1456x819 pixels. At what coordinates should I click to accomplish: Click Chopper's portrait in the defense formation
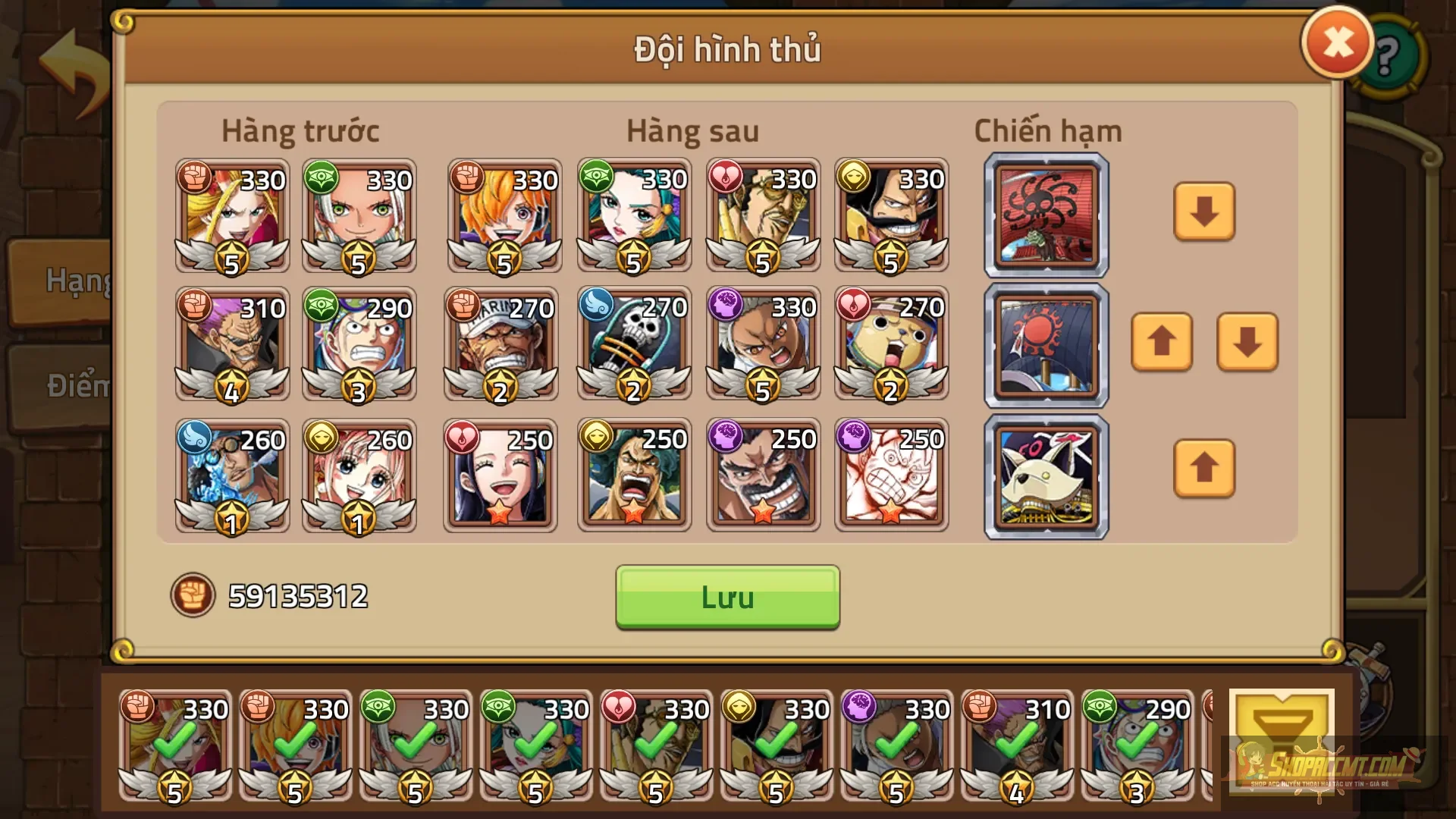click(x=891, y=345)
